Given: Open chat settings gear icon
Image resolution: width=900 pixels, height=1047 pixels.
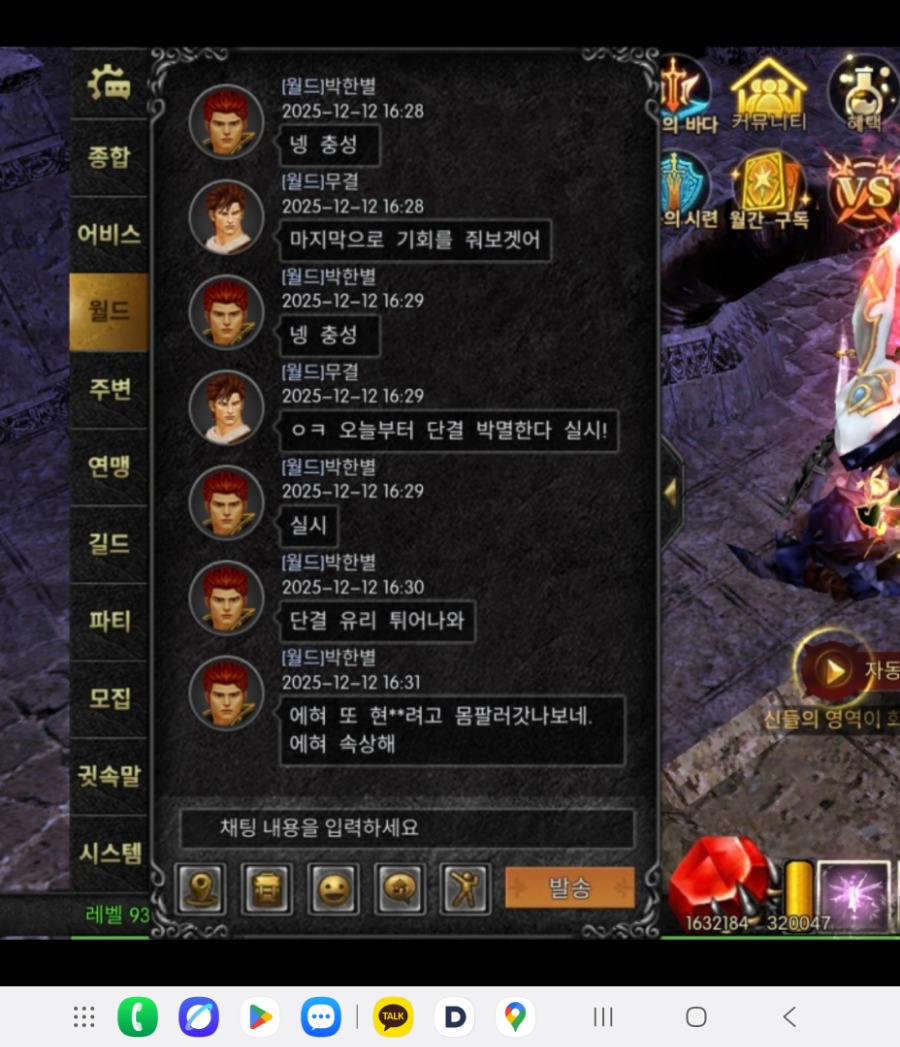Looking at the screenshot, I should coord(109,84).
